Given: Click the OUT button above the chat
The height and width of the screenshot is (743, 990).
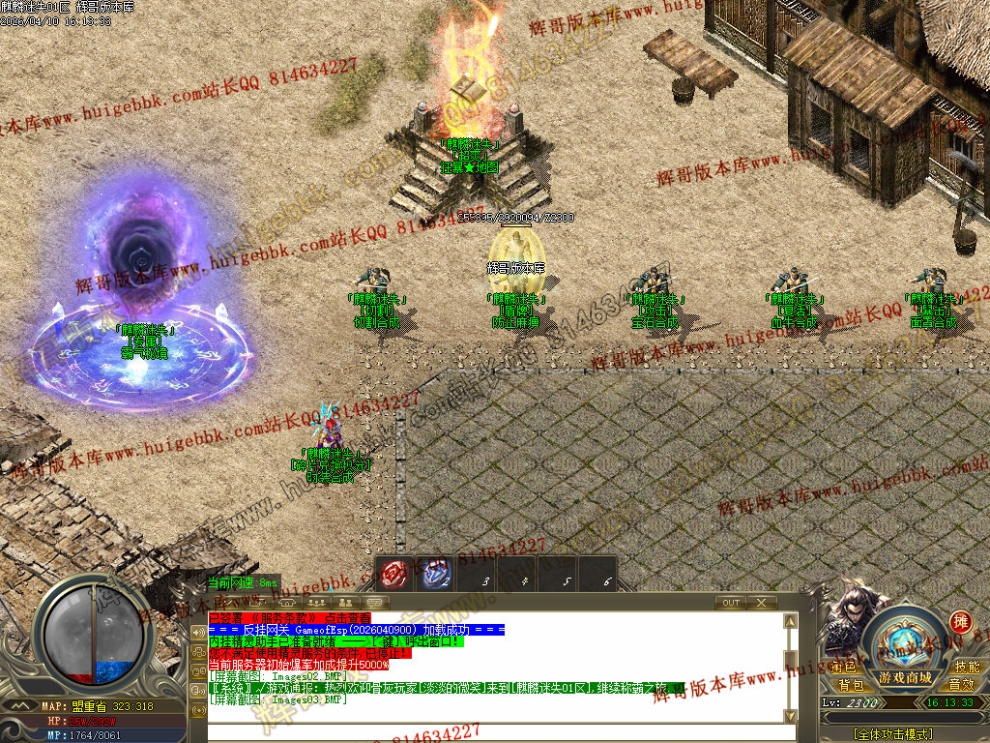Looking at the screenshot, I should click(x=731, y=603).
